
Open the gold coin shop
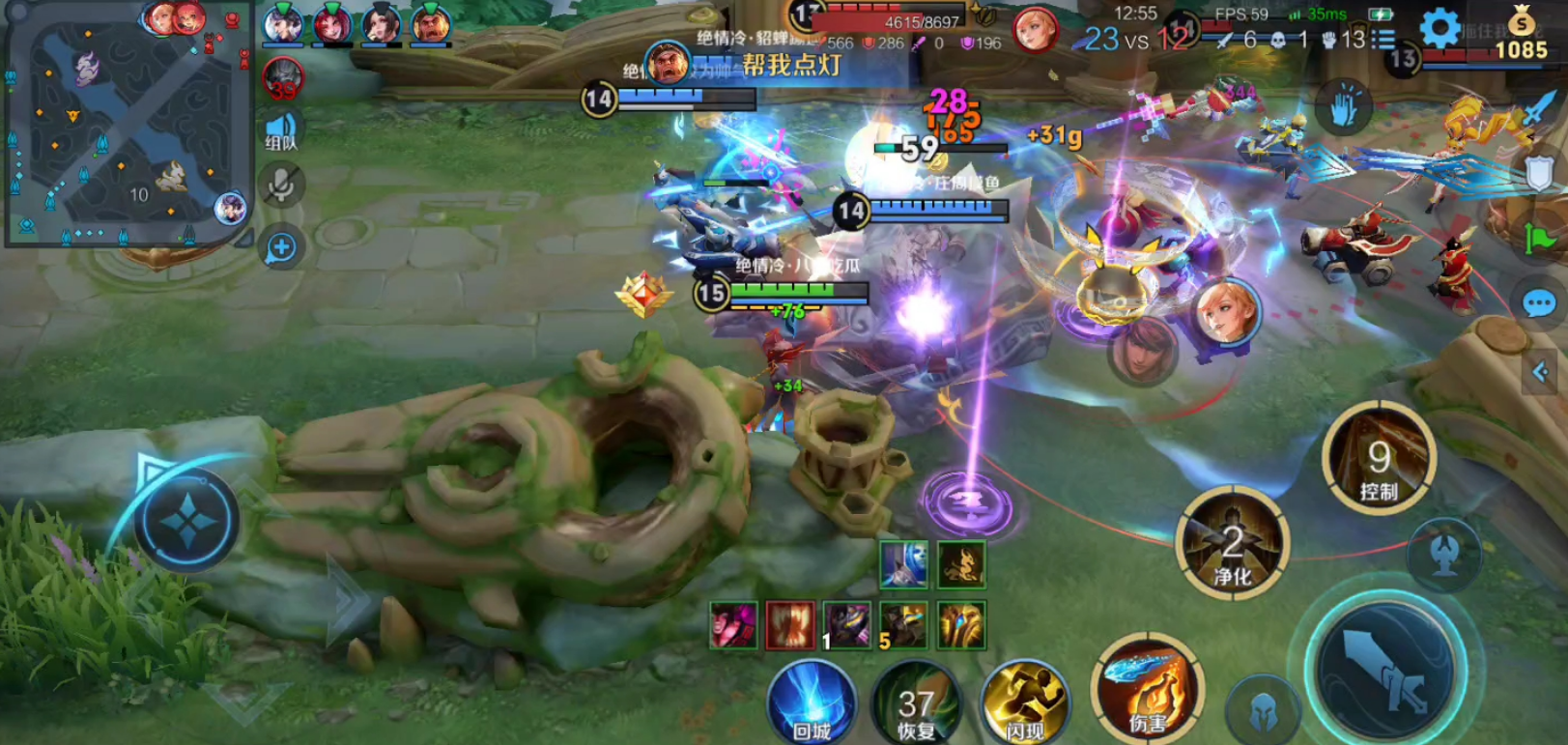[1521, 34]
